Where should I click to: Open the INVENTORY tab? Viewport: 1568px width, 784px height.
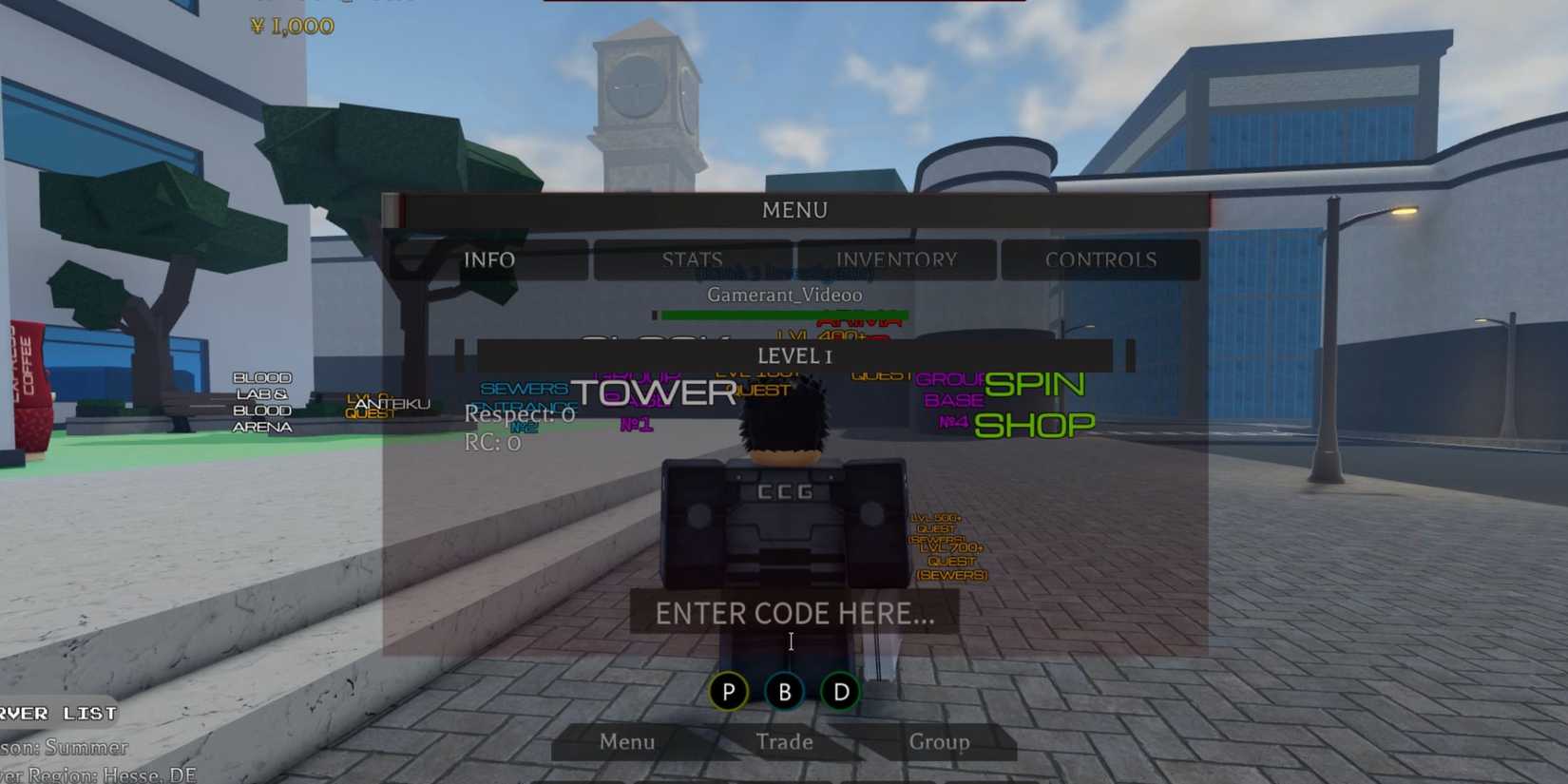pos(896,259)
